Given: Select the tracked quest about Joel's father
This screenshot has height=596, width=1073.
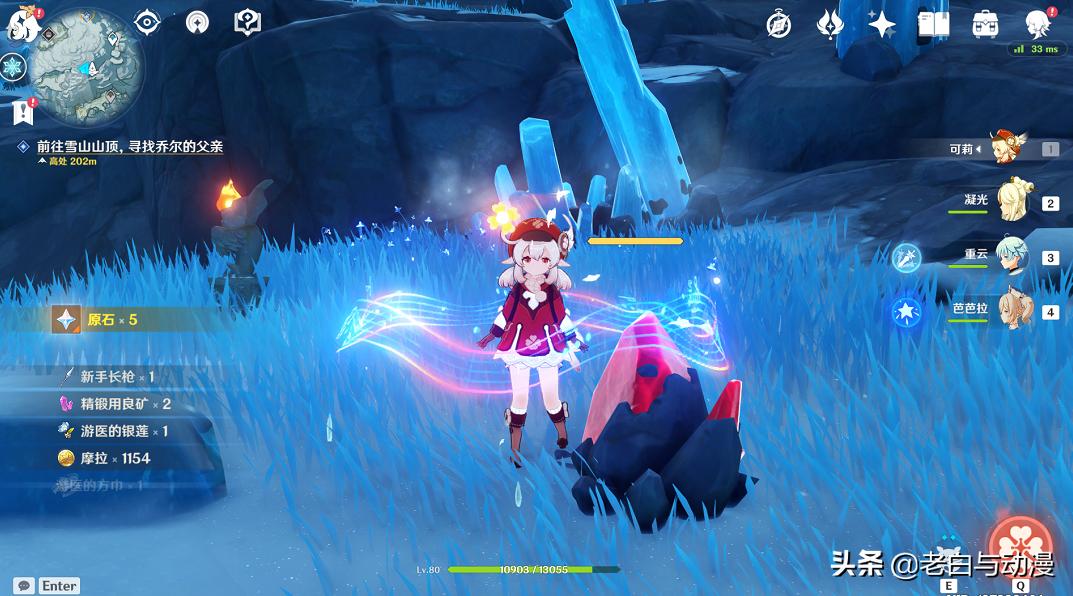Looking at the screenshot, I should point(128,146).
